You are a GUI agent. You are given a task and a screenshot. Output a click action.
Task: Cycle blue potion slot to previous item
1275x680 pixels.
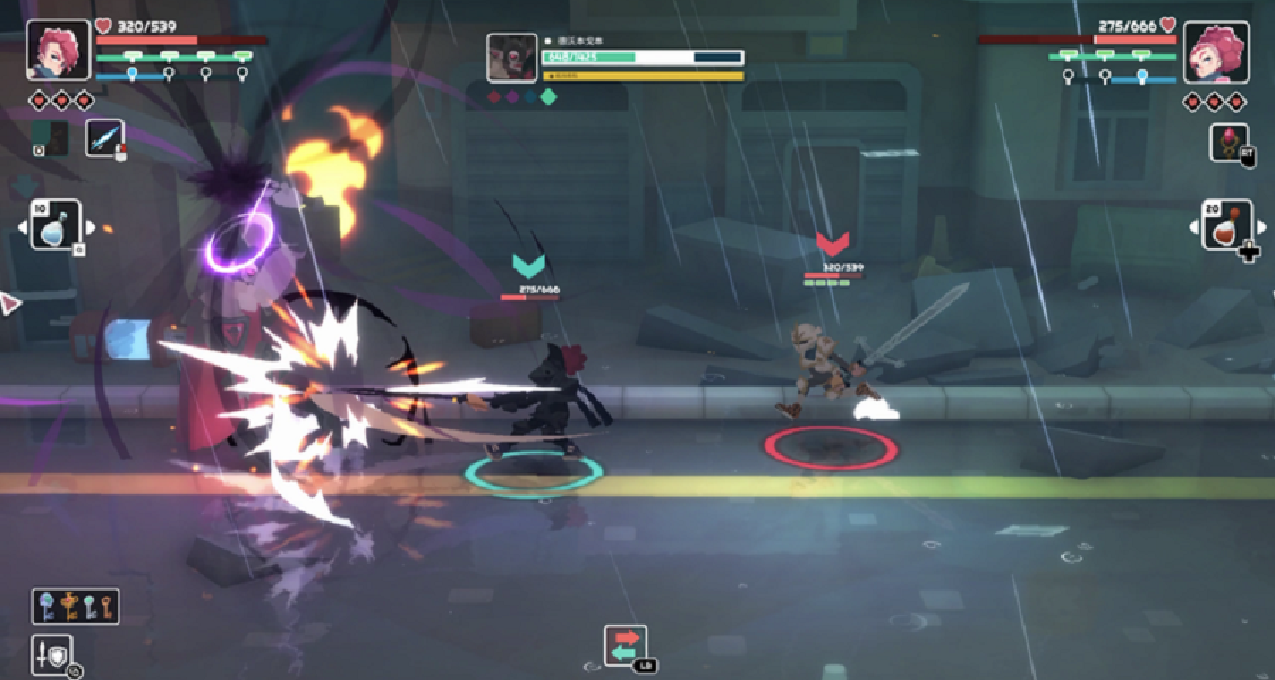tap(22, 227)
